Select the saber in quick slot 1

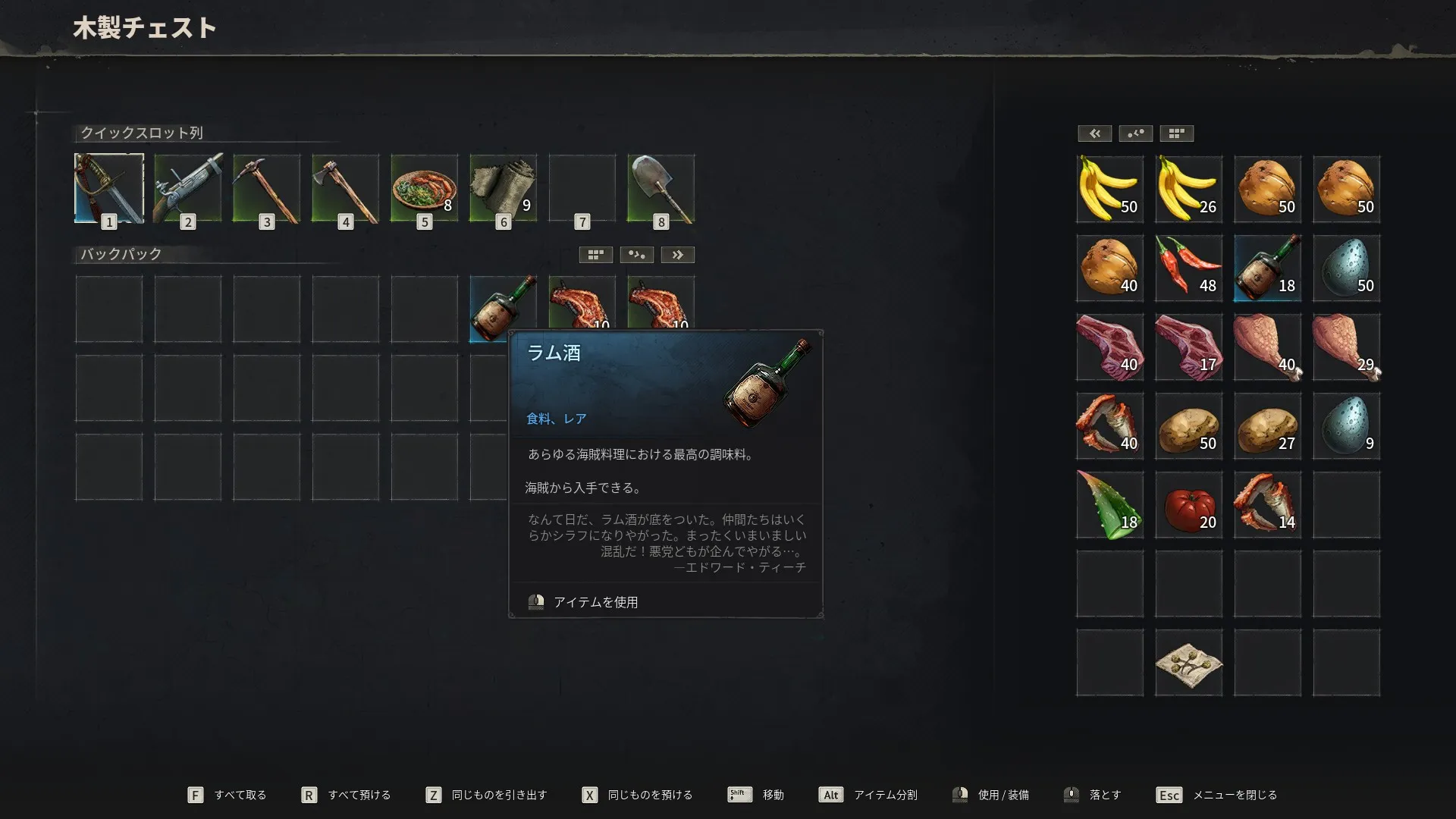109,188
